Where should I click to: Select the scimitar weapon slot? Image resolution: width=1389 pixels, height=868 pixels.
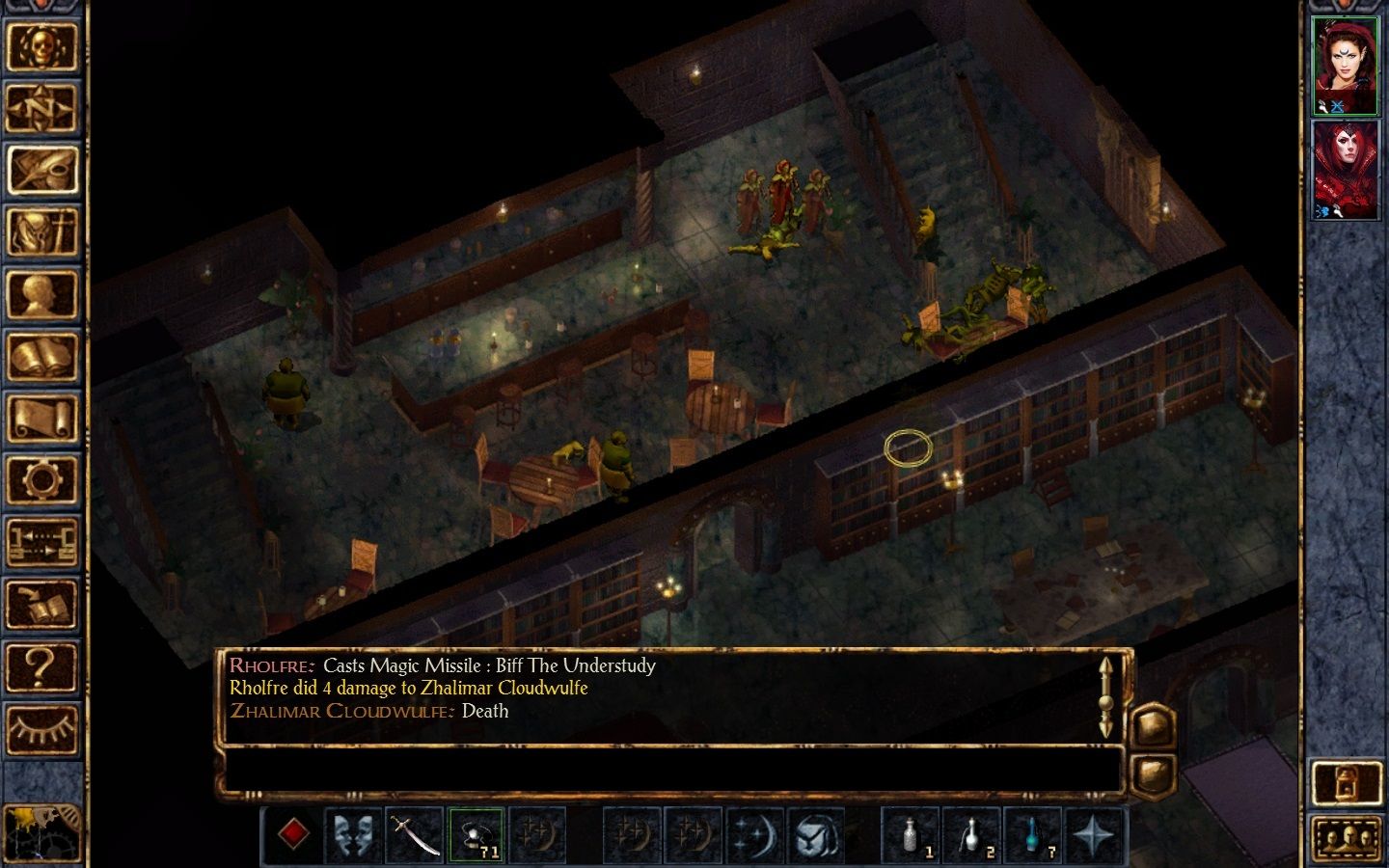click(x=415, y=835)
